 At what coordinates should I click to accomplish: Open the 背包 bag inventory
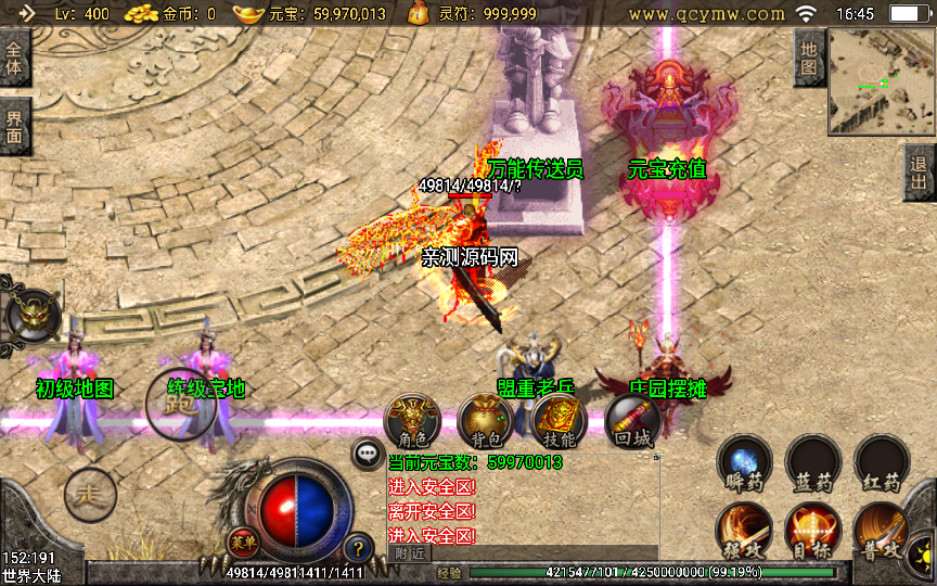pos(486,421)
